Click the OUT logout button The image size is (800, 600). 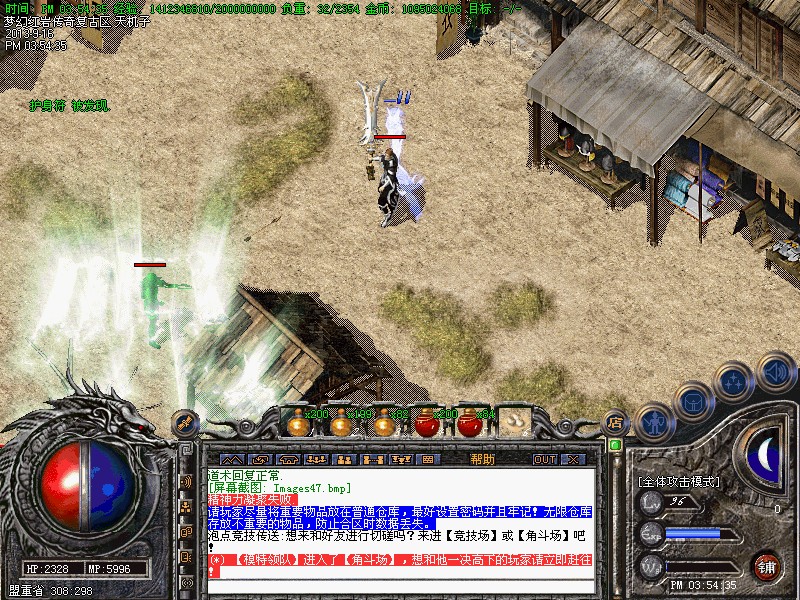click(x=544, y=459)
